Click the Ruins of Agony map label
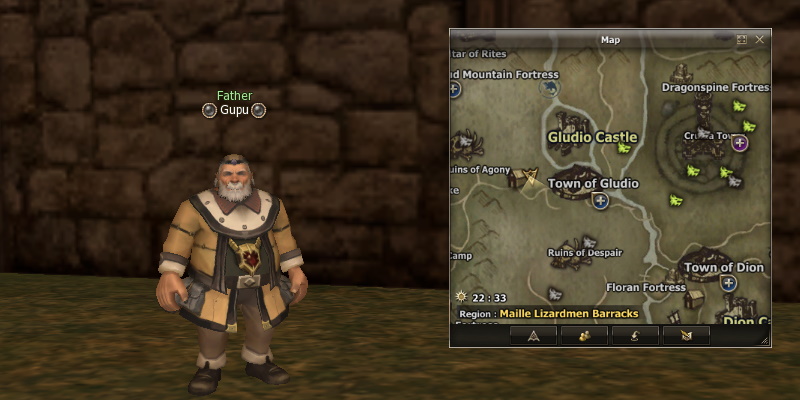This screenshot has width=800, height=400. 478,169
